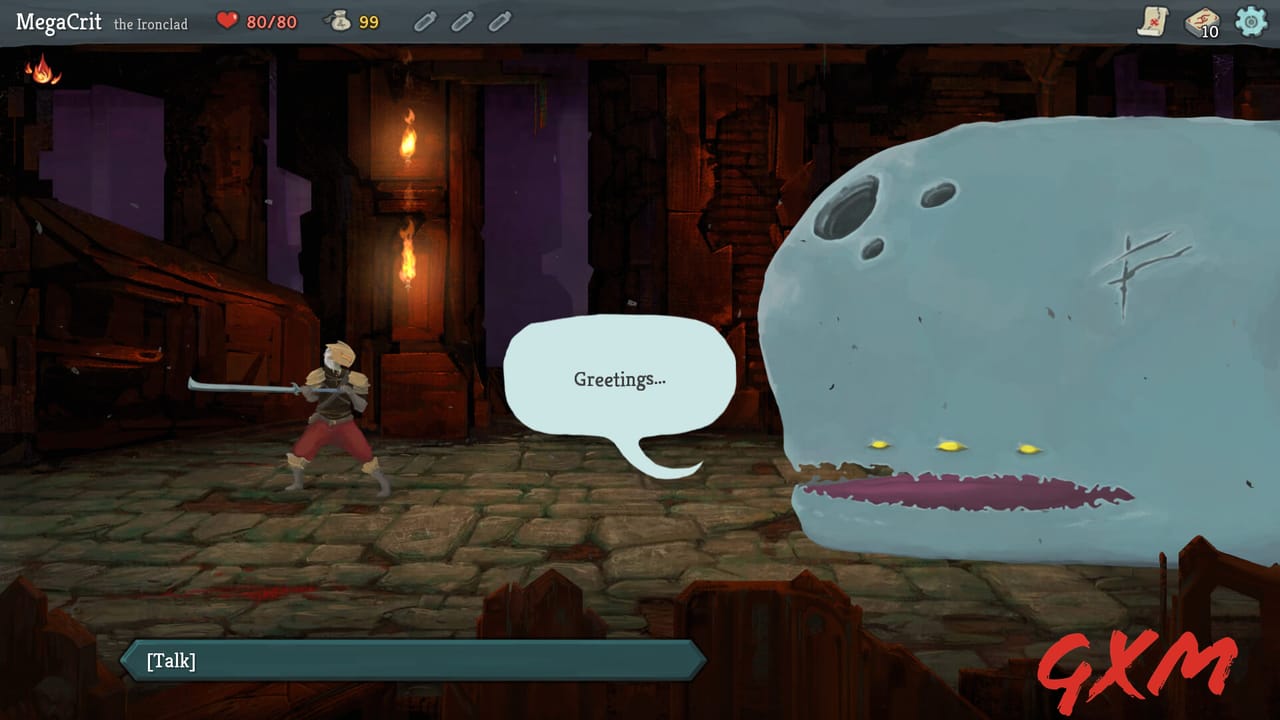Click the deck count number 10
The height and width of the screenshot is (720, 1280).
[x=1211, y=31]
